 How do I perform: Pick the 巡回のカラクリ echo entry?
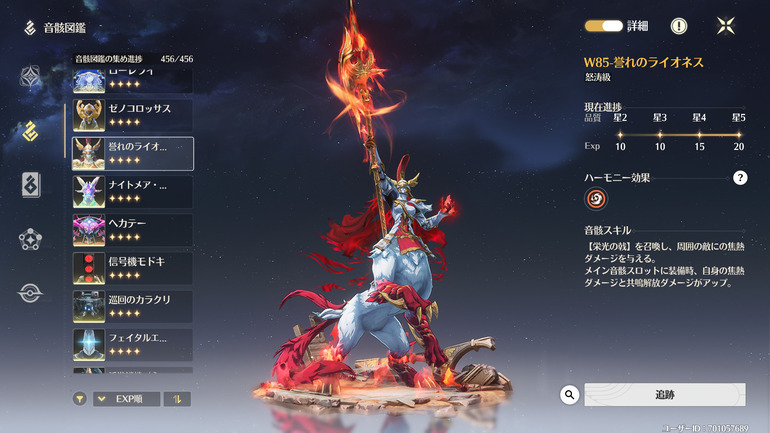coord(132,306)
